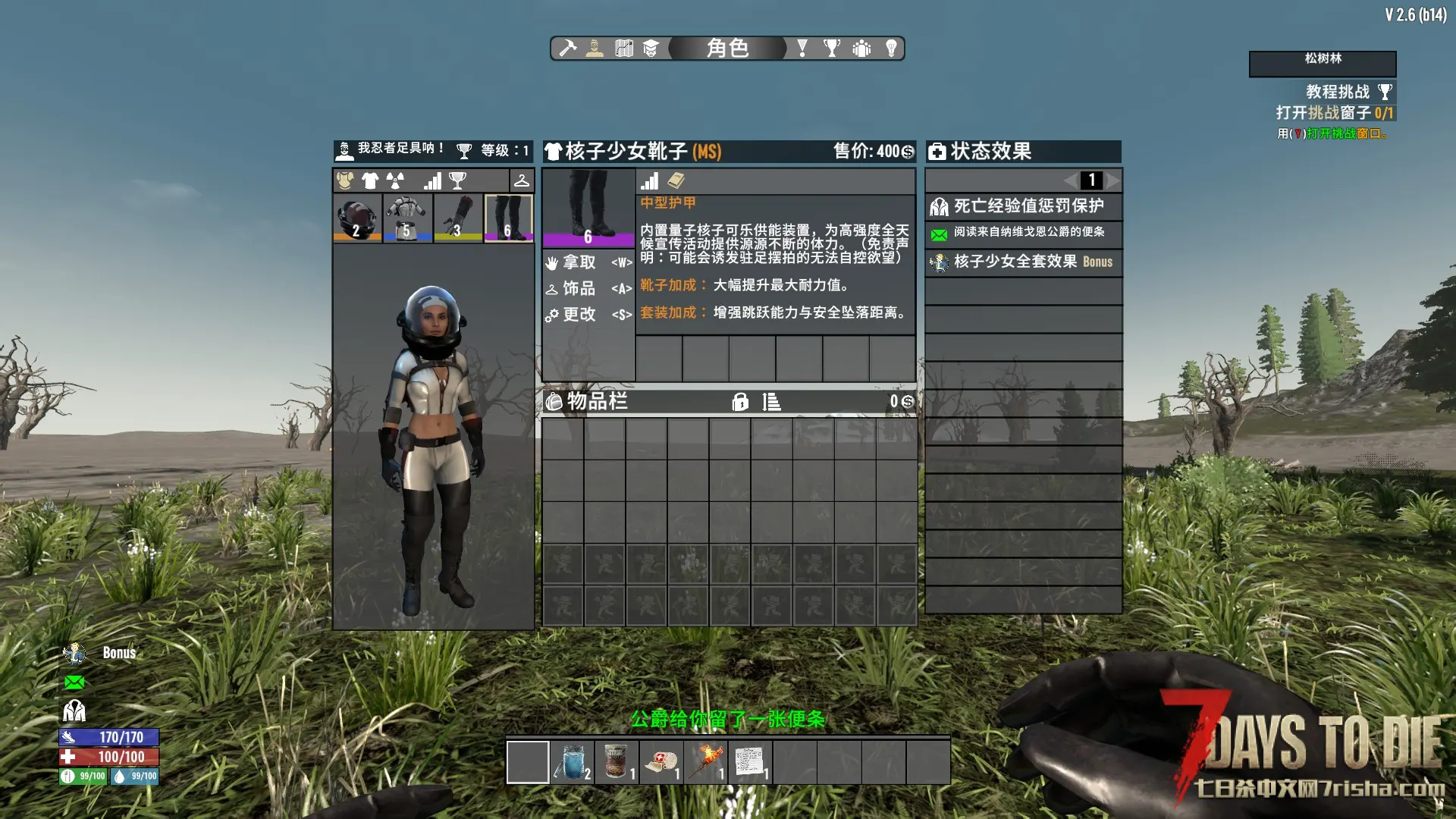Open the map tab in the top bar
Screen dimensions: 1456x819
[624, 49]
